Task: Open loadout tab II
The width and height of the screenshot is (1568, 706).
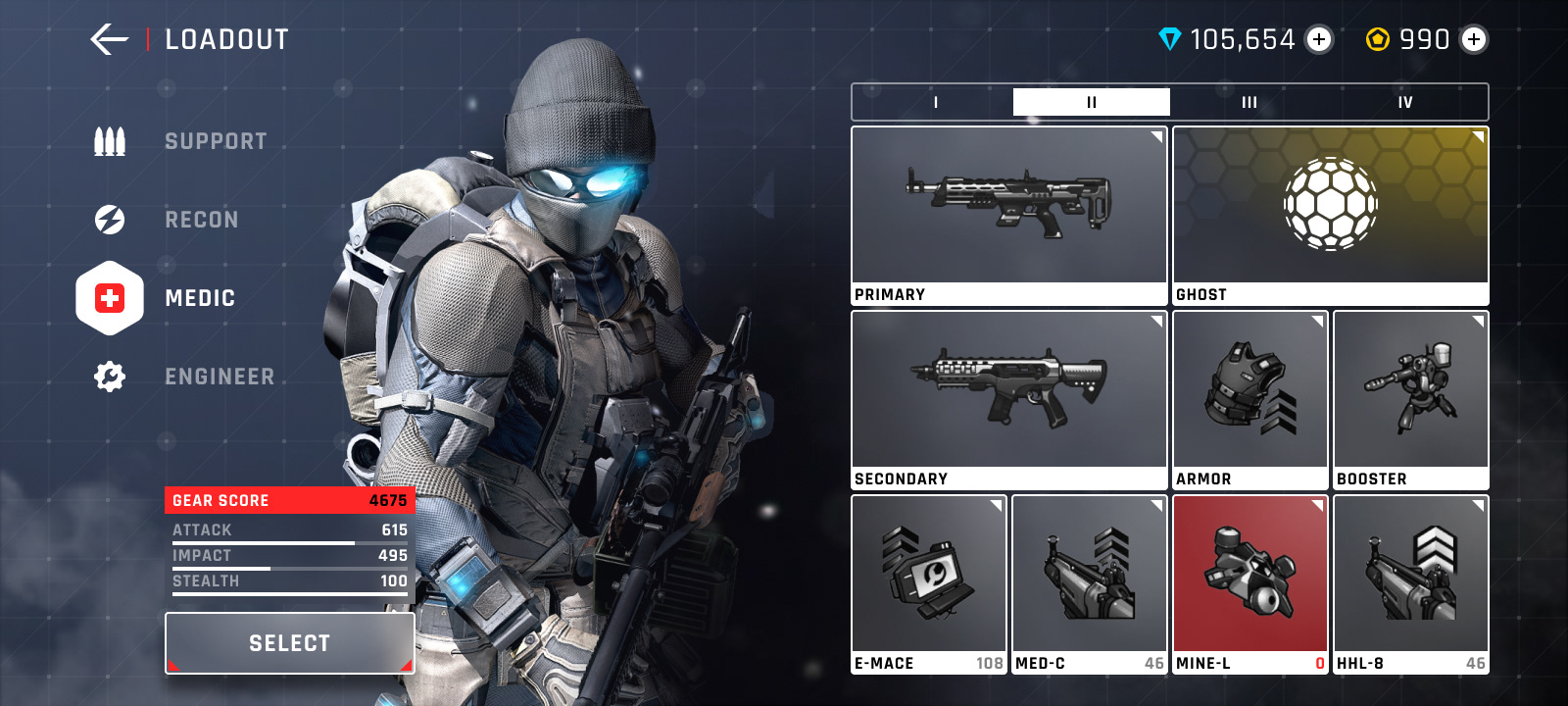Action: [1091, 102]
